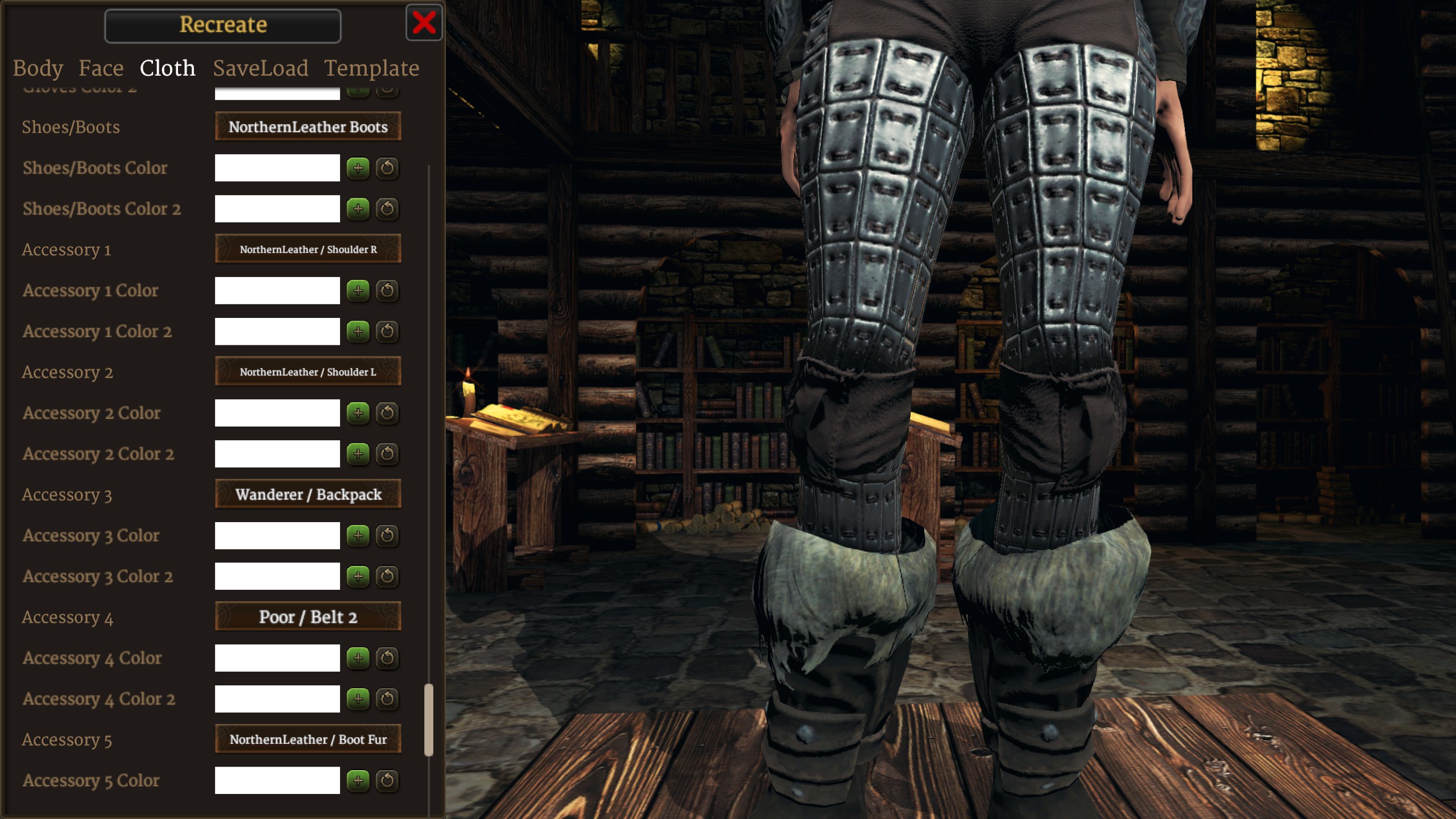Switch to the Body tab

coord(38,68)
